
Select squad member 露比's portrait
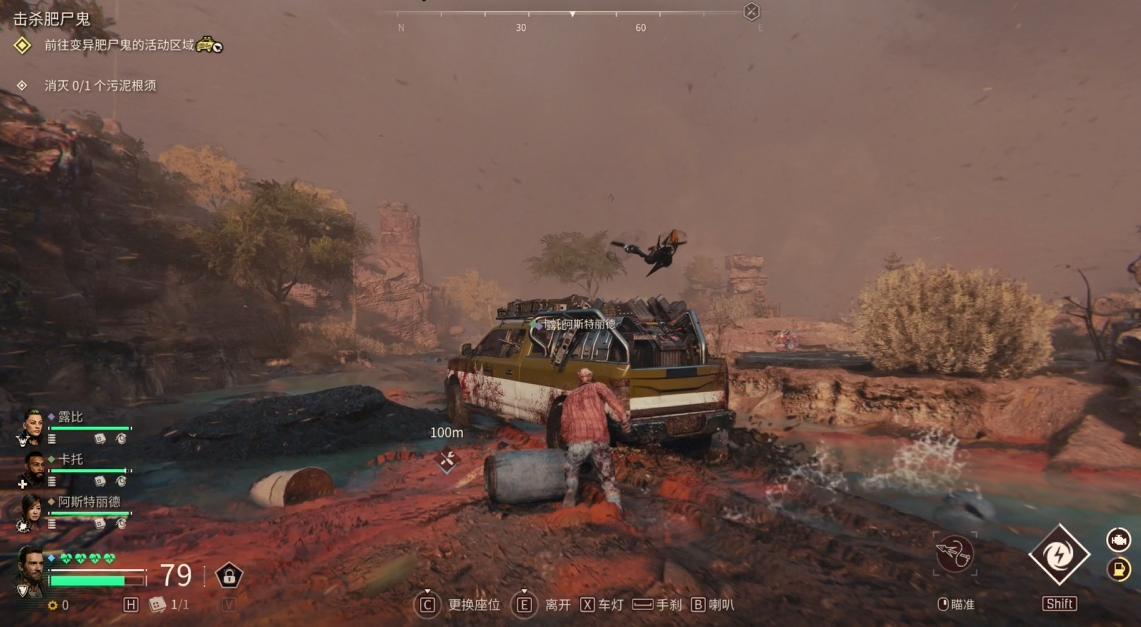[31, 427]
